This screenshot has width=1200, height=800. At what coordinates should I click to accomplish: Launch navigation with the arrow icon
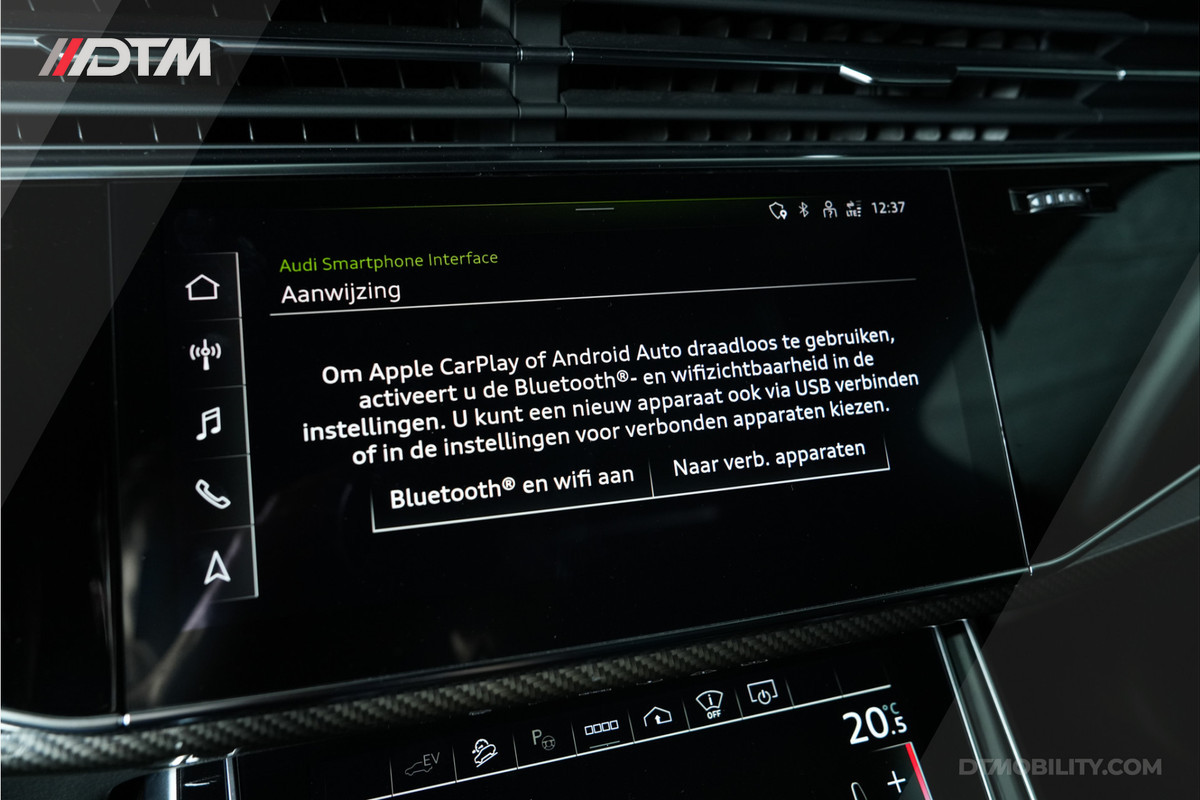[x=216, y=567]
